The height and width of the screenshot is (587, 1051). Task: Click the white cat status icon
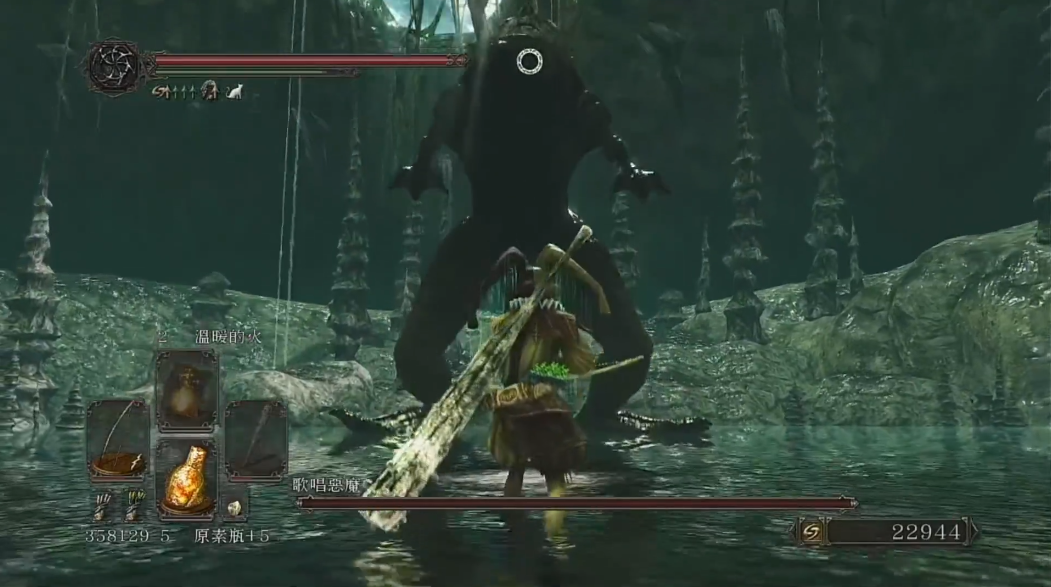click(235, 91)
